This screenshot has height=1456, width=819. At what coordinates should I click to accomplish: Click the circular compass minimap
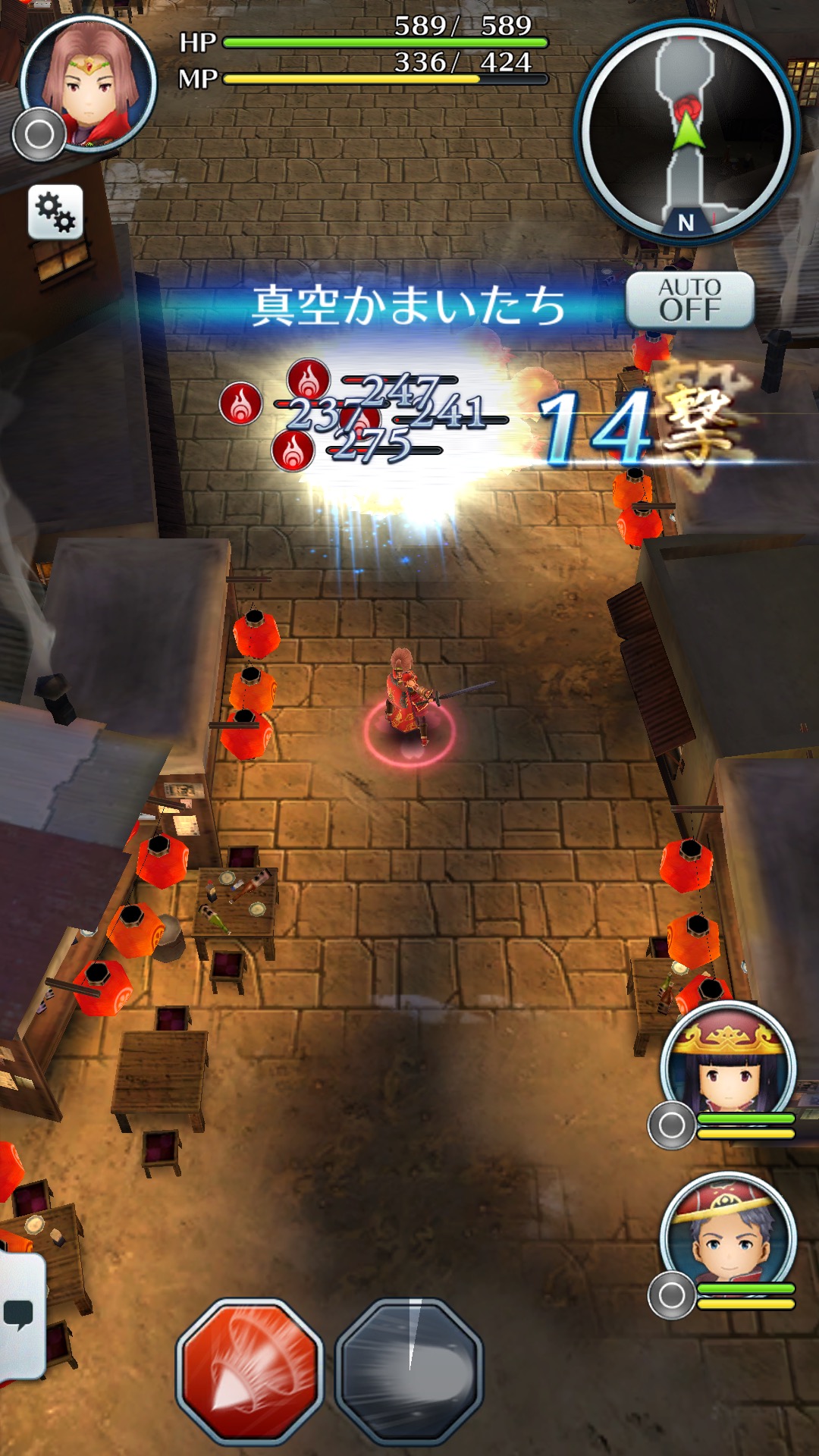pyautogui.click(x=686, y=133)
